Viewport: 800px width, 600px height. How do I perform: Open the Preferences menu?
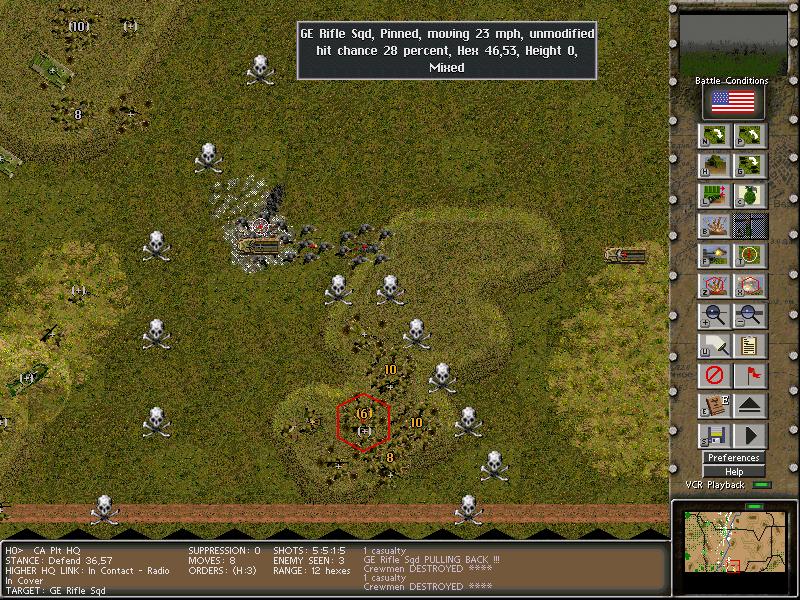click(733, 458)
